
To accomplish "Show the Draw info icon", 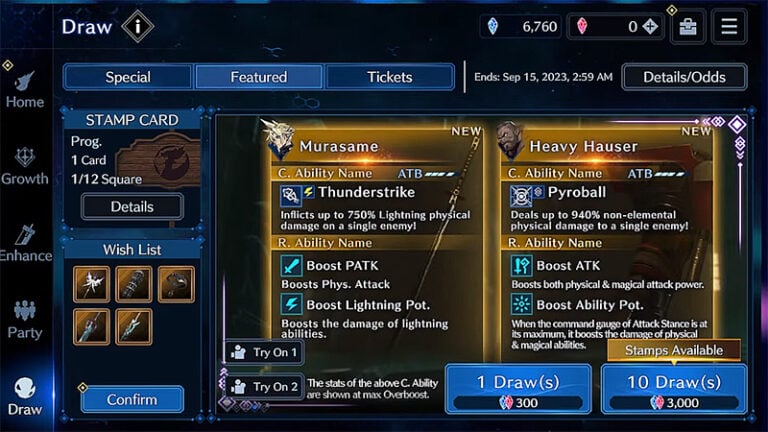I will 138,26.
